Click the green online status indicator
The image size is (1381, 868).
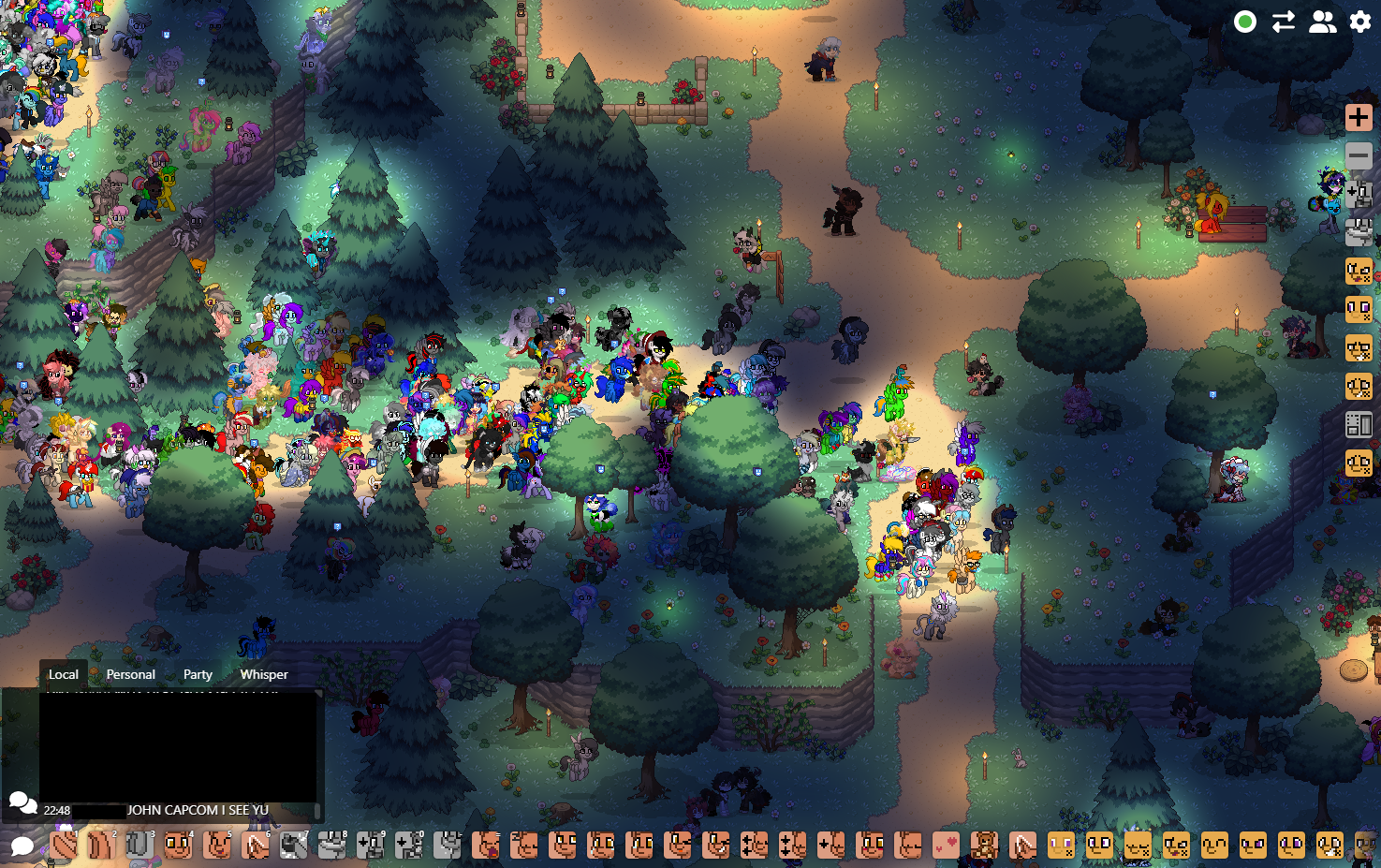pyautogui.click(x=1245, y=22)
